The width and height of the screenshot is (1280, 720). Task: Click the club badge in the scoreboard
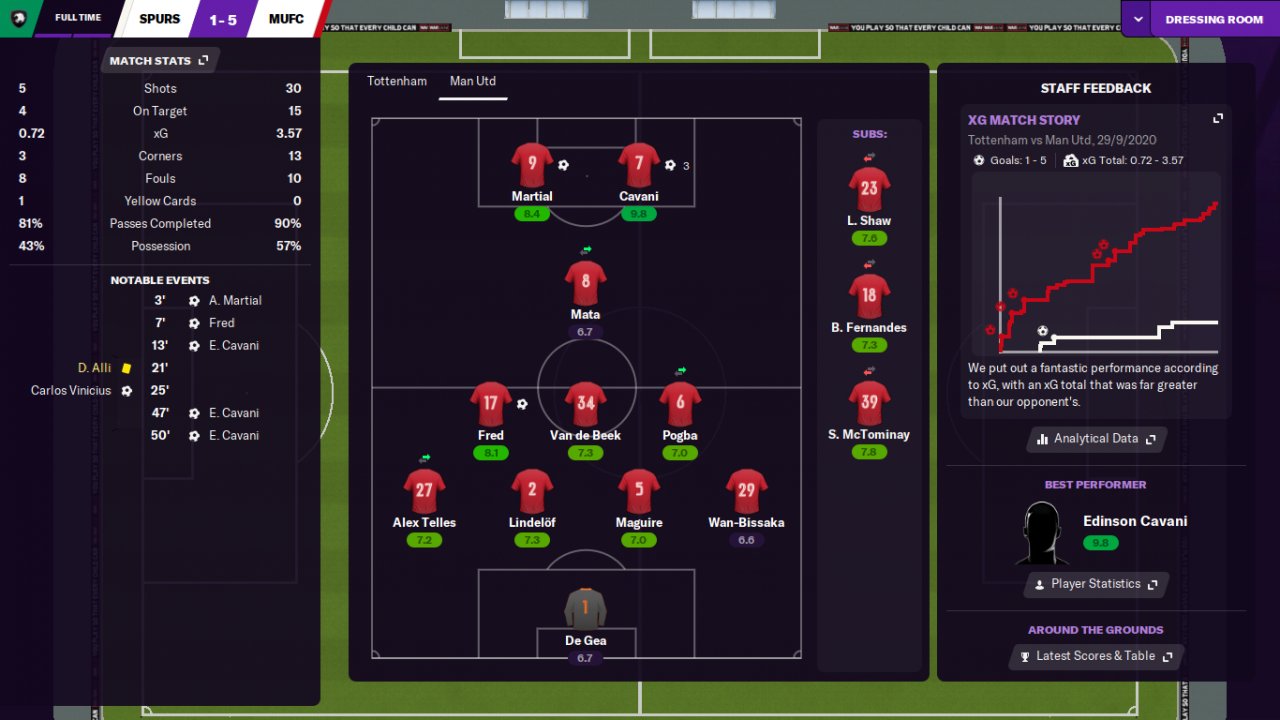tap(18, 18)
